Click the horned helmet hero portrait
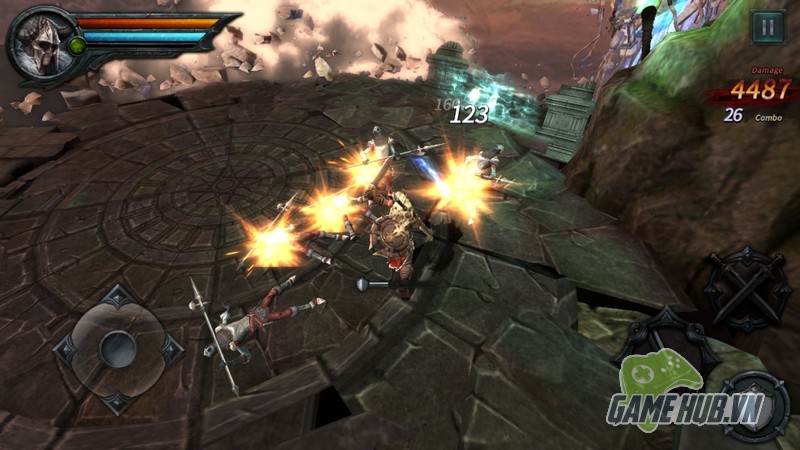800x450 pixels. [x=38, y=43]
